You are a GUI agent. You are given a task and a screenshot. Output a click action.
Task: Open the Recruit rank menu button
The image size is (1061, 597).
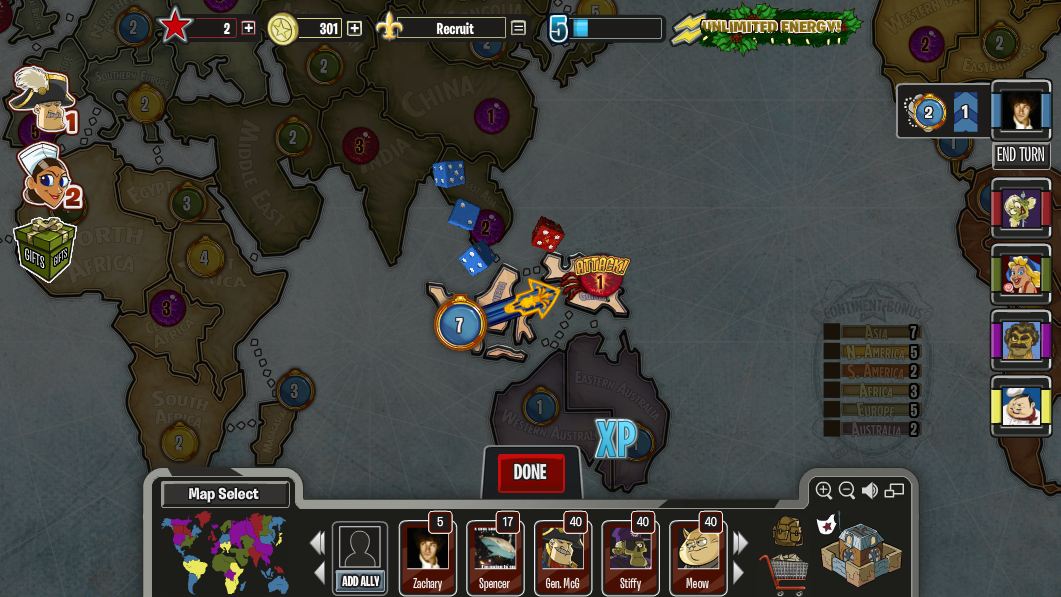tap(518, 29)
